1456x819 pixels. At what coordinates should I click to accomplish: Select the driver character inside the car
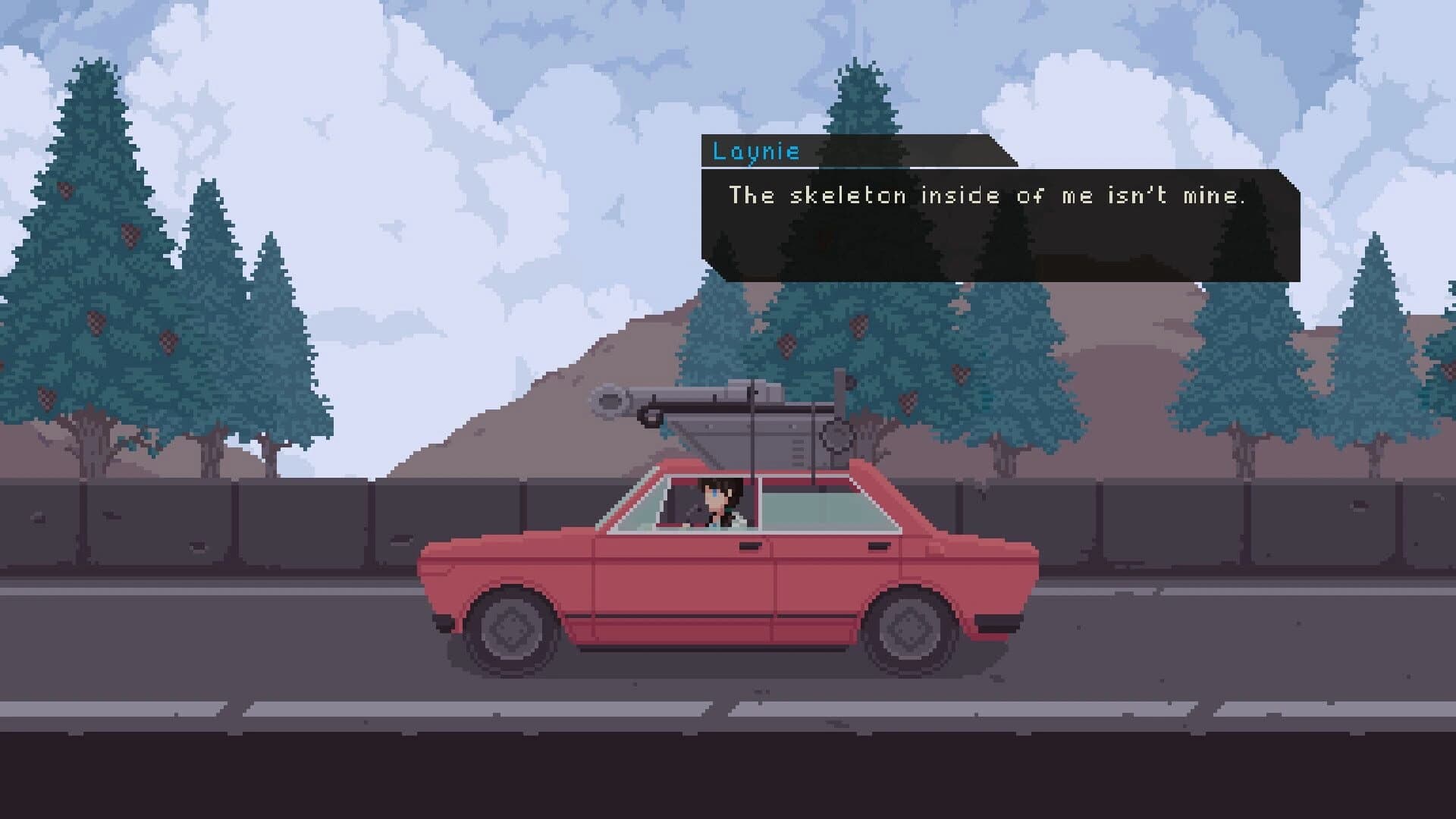pyautogui.click(x=711, y=502)
